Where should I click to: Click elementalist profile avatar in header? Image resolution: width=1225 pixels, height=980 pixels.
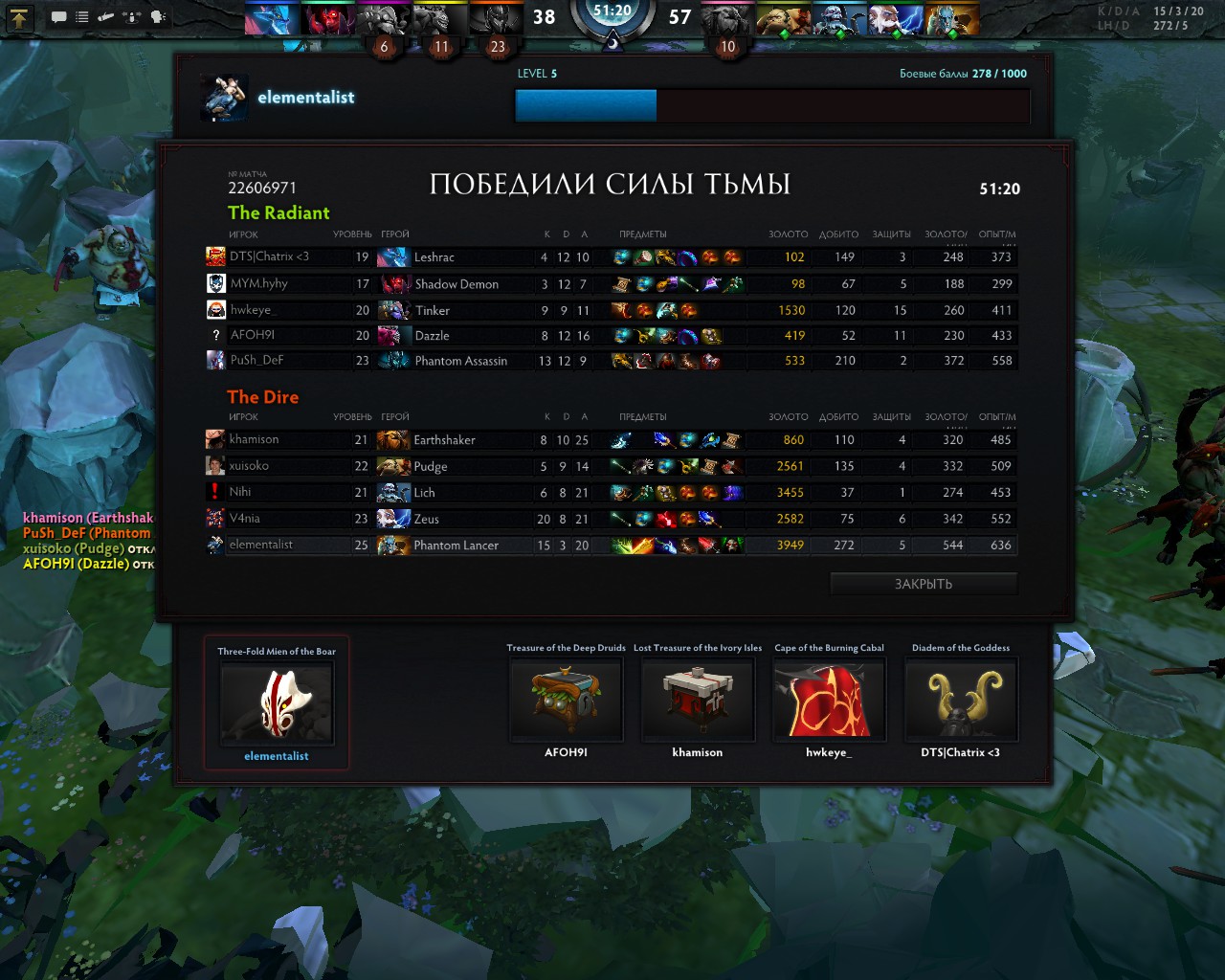tap(225, 99)
